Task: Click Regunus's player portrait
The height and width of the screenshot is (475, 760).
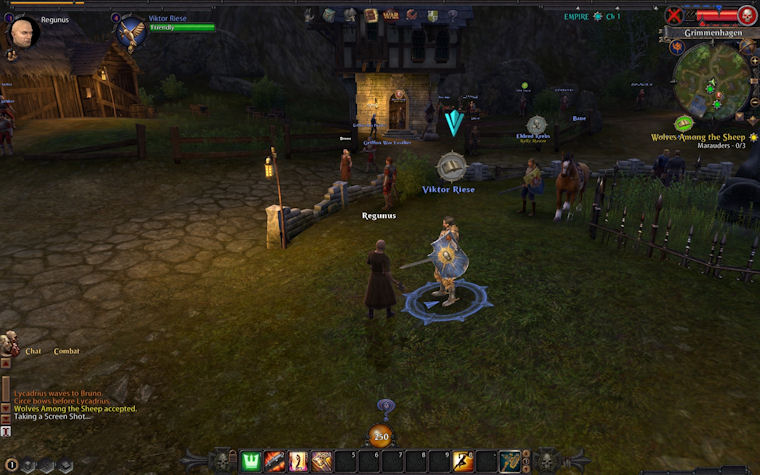Action: tap(22, 32)
